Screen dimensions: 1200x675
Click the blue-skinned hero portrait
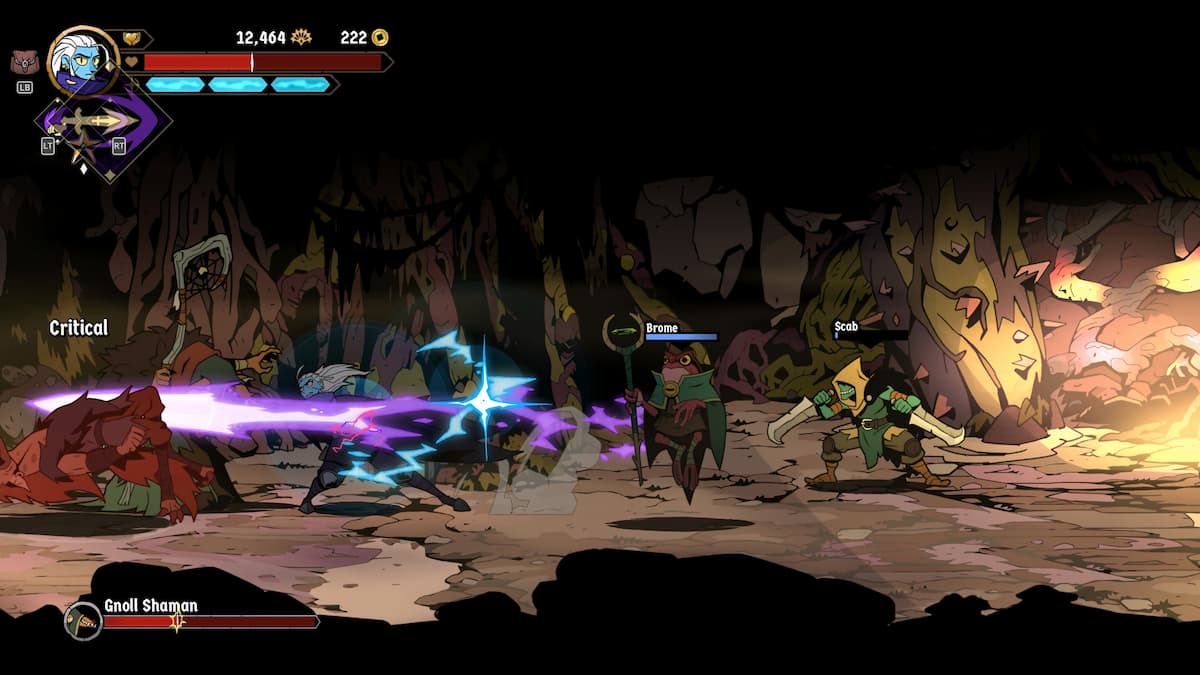tap(83, 60)
